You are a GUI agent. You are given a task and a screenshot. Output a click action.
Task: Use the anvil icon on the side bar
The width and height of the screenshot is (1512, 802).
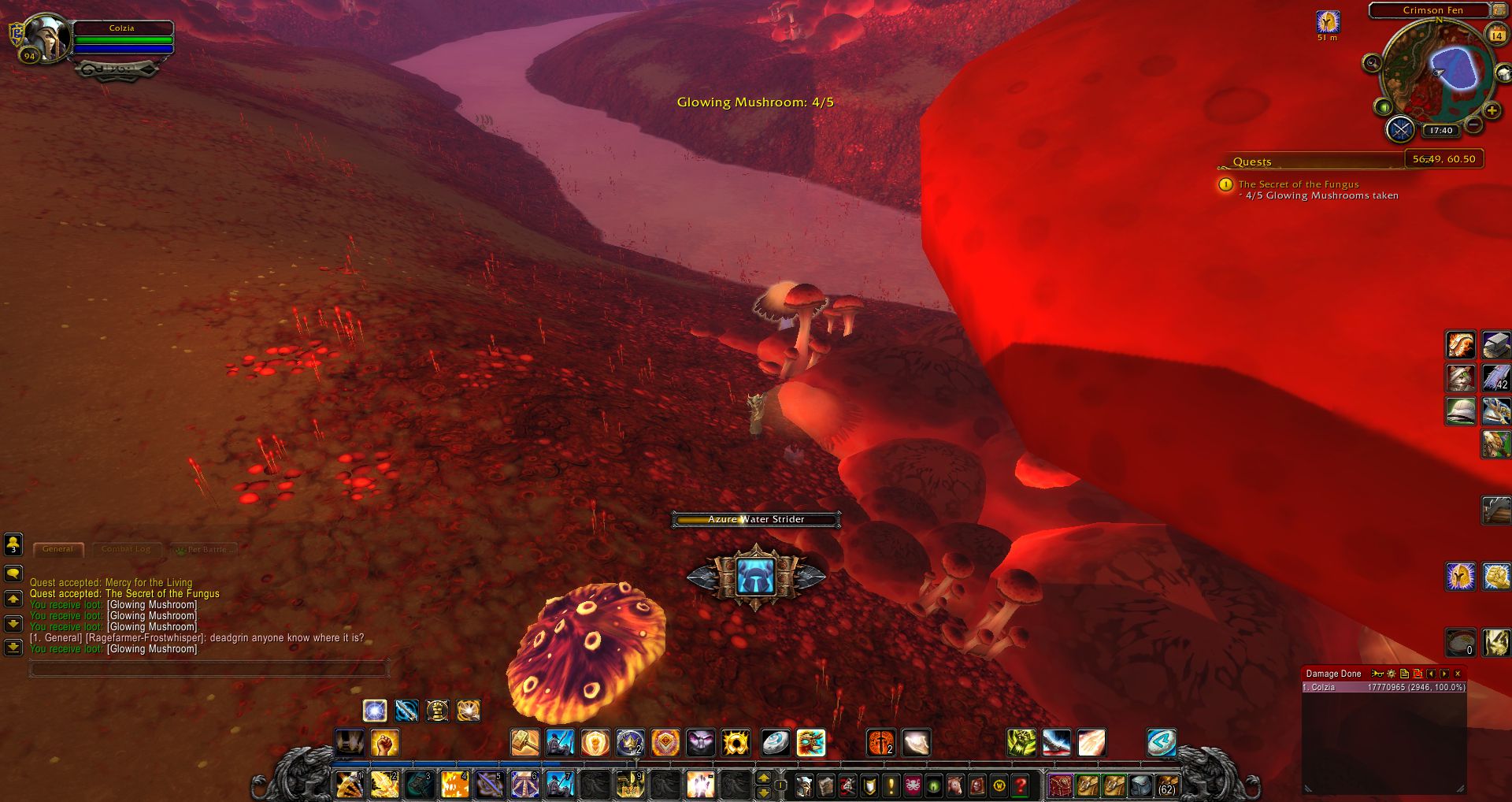click(x=1495, y=345)
